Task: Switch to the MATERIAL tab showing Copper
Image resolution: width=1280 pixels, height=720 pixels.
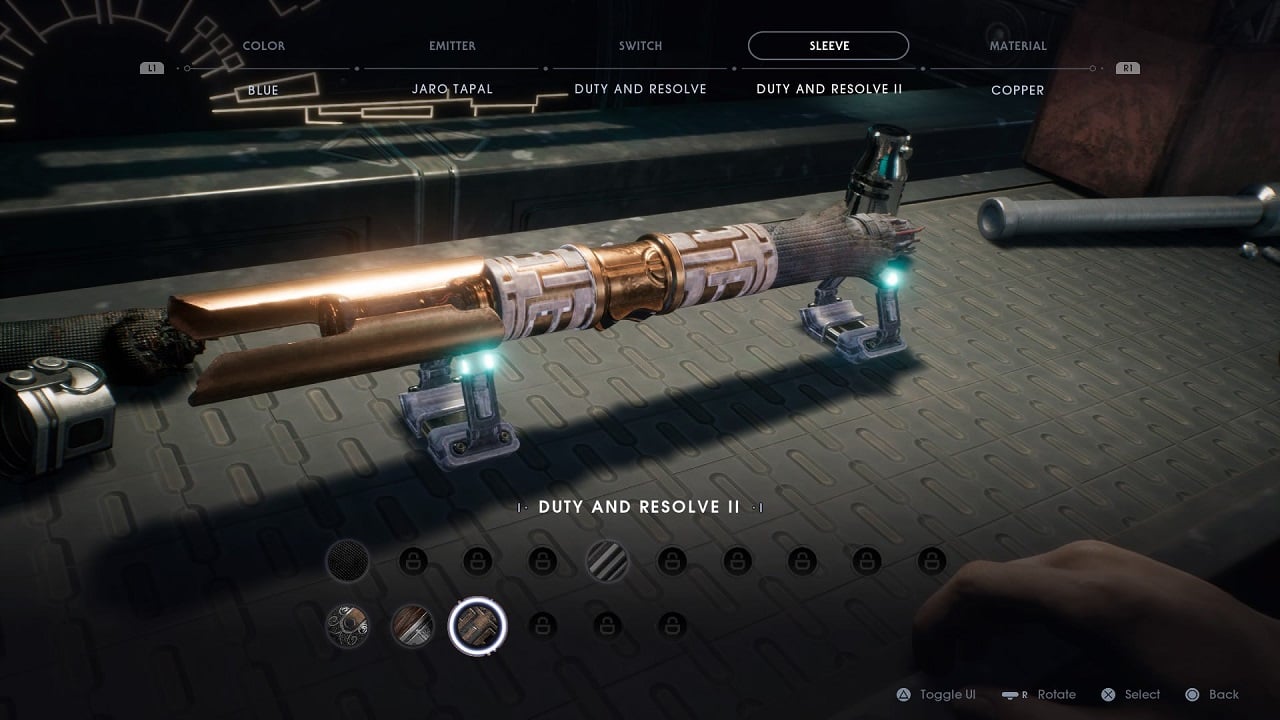Action: coord(1018,45)
